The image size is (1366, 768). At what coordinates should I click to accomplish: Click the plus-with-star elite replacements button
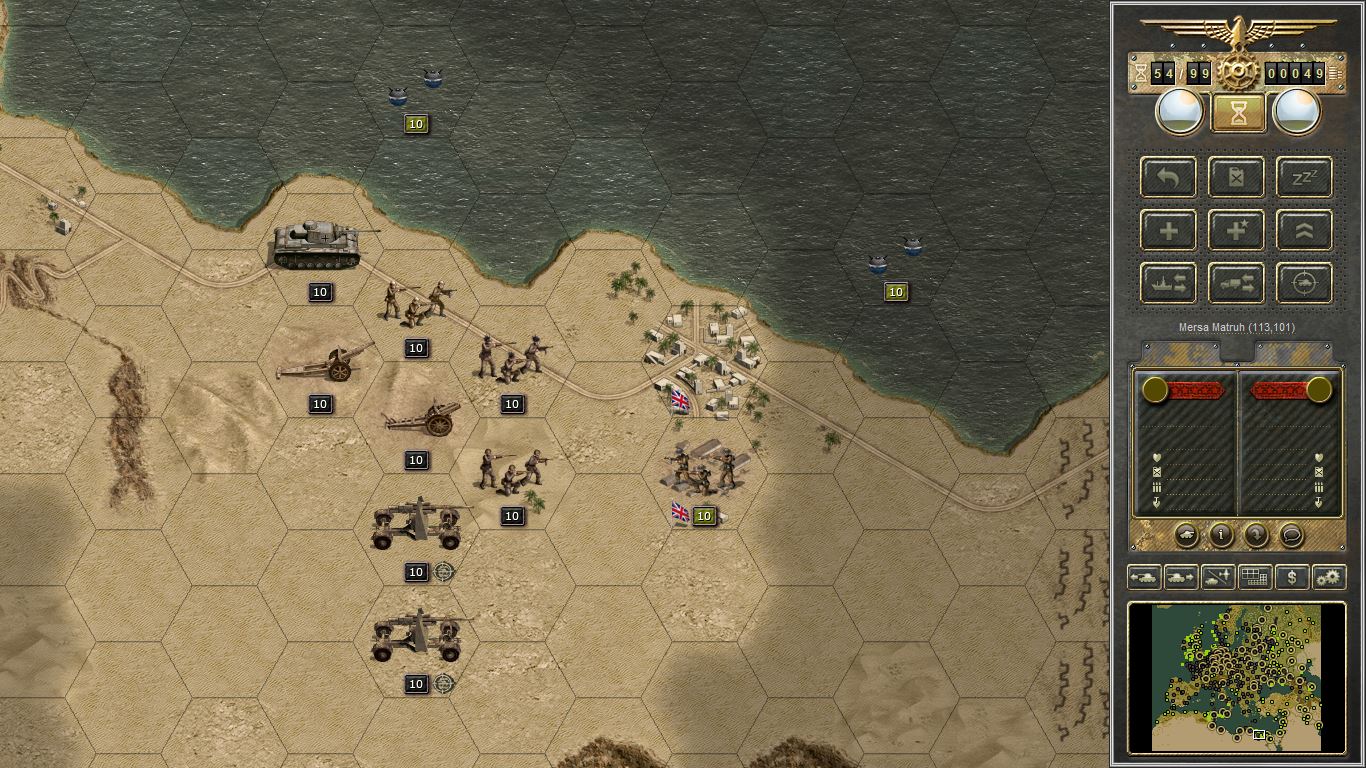coord(1237,231)
